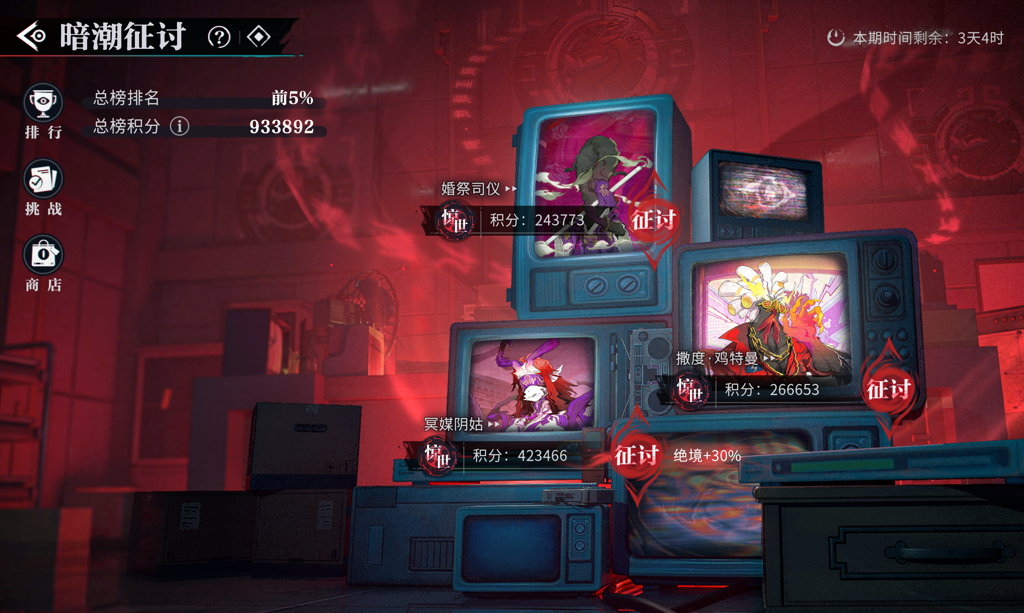Open the 挑战 challenge menu

tap(43, 188)
